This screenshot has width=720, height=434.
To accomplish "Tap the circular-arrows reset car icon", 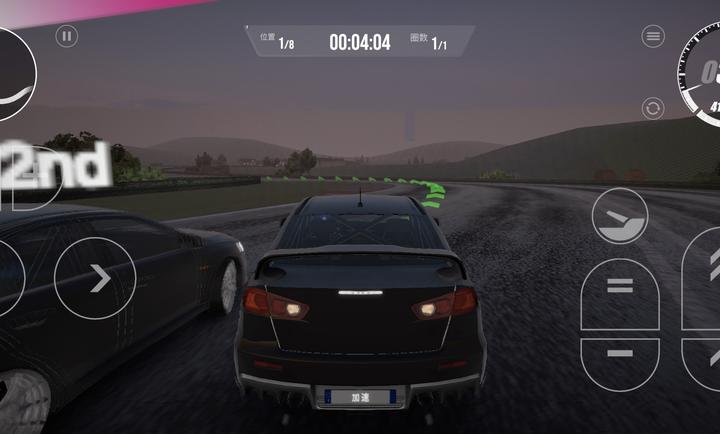I will [x=653, y=108].
